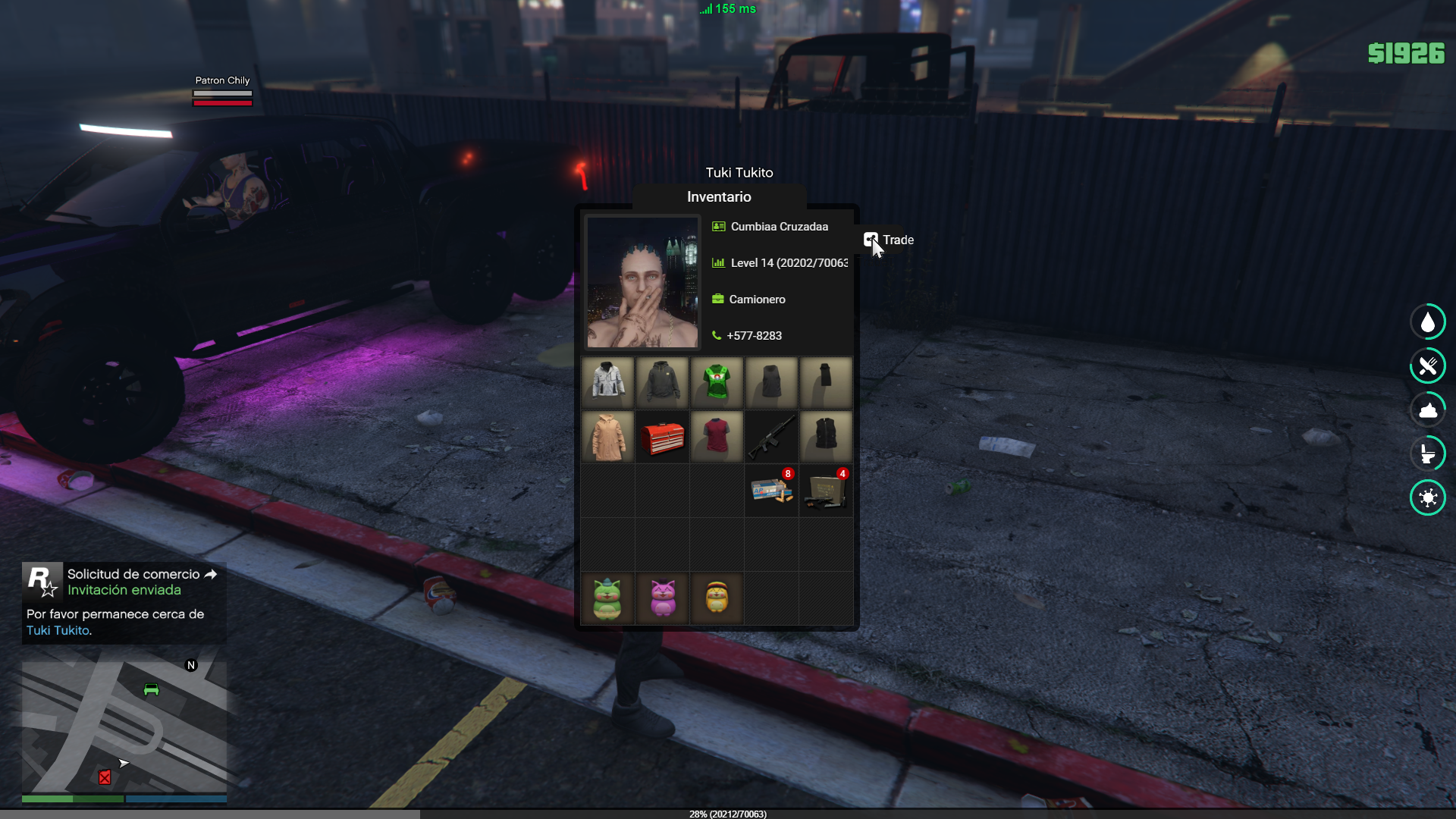
Task: Choose the AP ammo box stack
Action: 771,491
